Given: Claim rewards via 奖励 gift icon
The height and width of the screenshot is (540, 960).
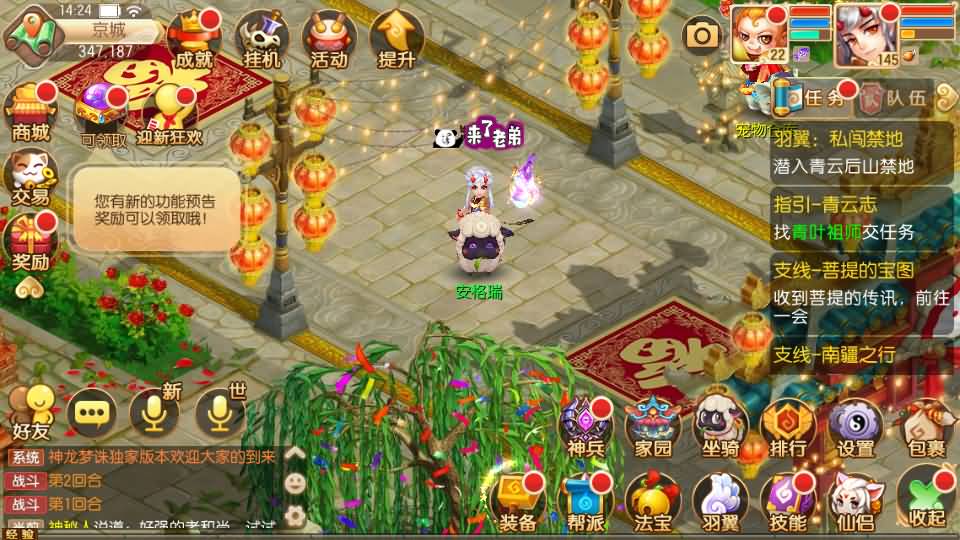Looking at the screenshot, I should [x=30, y=243].
